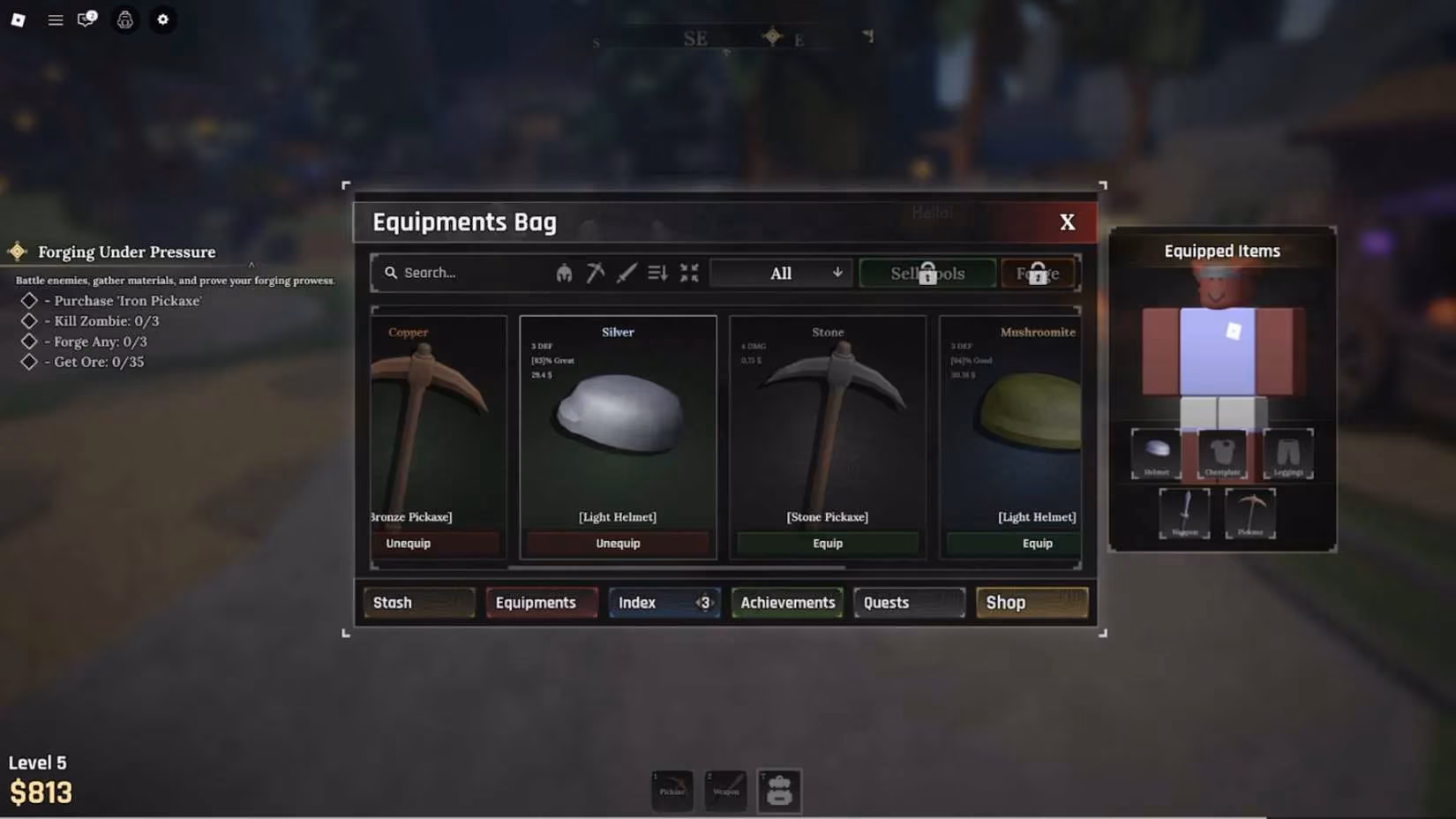
Task: Toggle the 'Get Ore' quest diamond
Action: (27, 362)
